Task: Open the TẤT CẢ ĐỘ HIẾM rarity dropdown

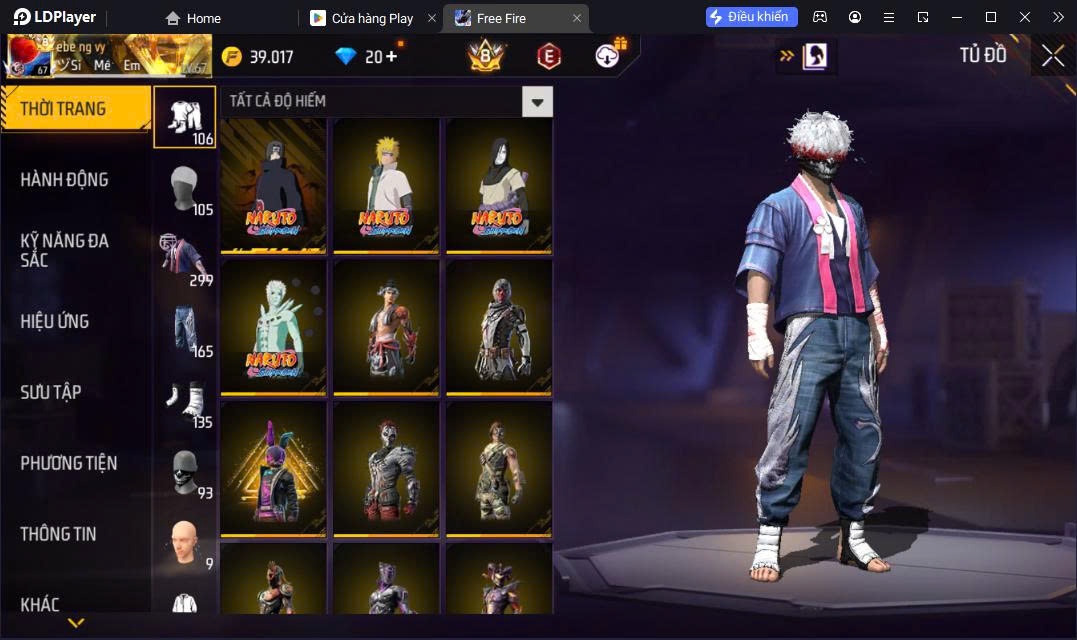Action: click(x=538, y=101)
